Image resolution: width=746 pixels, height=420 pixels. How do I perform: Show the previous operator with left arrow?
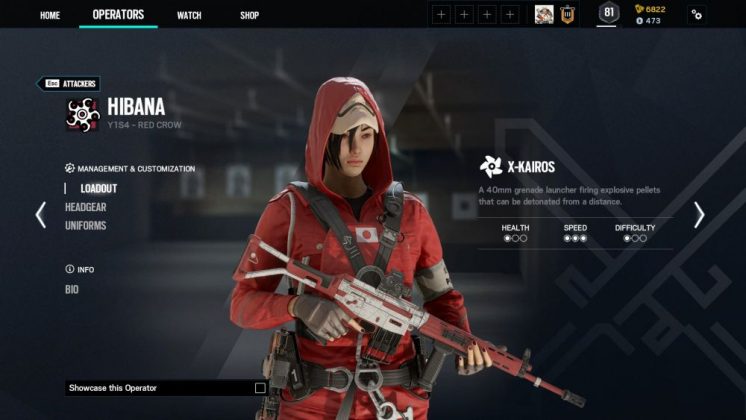(x=41, y=215)
